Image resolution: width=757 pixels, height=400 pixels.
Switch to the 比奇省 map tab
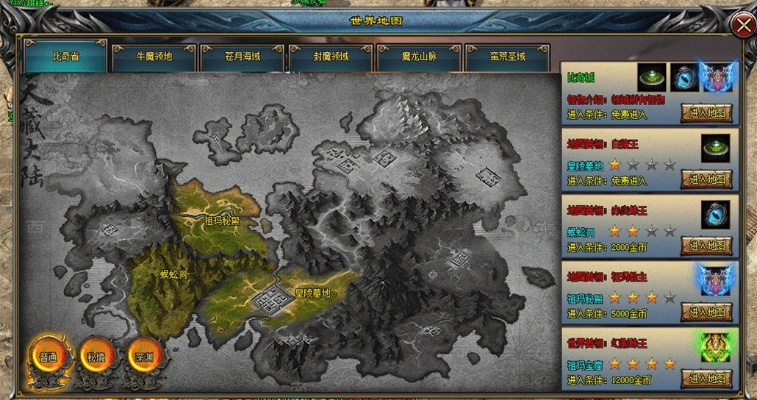pos(66,57)
